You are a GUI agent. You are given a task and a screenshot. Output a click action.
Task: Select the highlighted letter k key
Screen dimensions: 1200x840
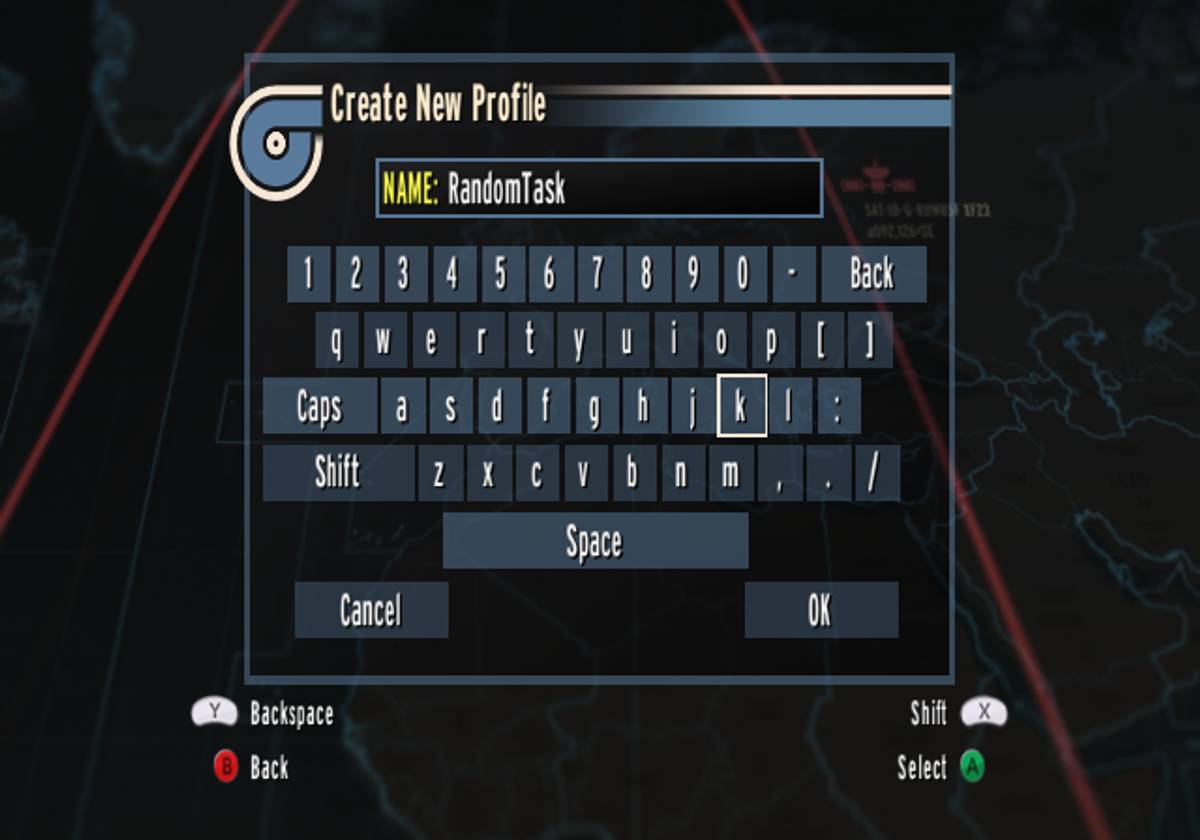click(741, 407)
